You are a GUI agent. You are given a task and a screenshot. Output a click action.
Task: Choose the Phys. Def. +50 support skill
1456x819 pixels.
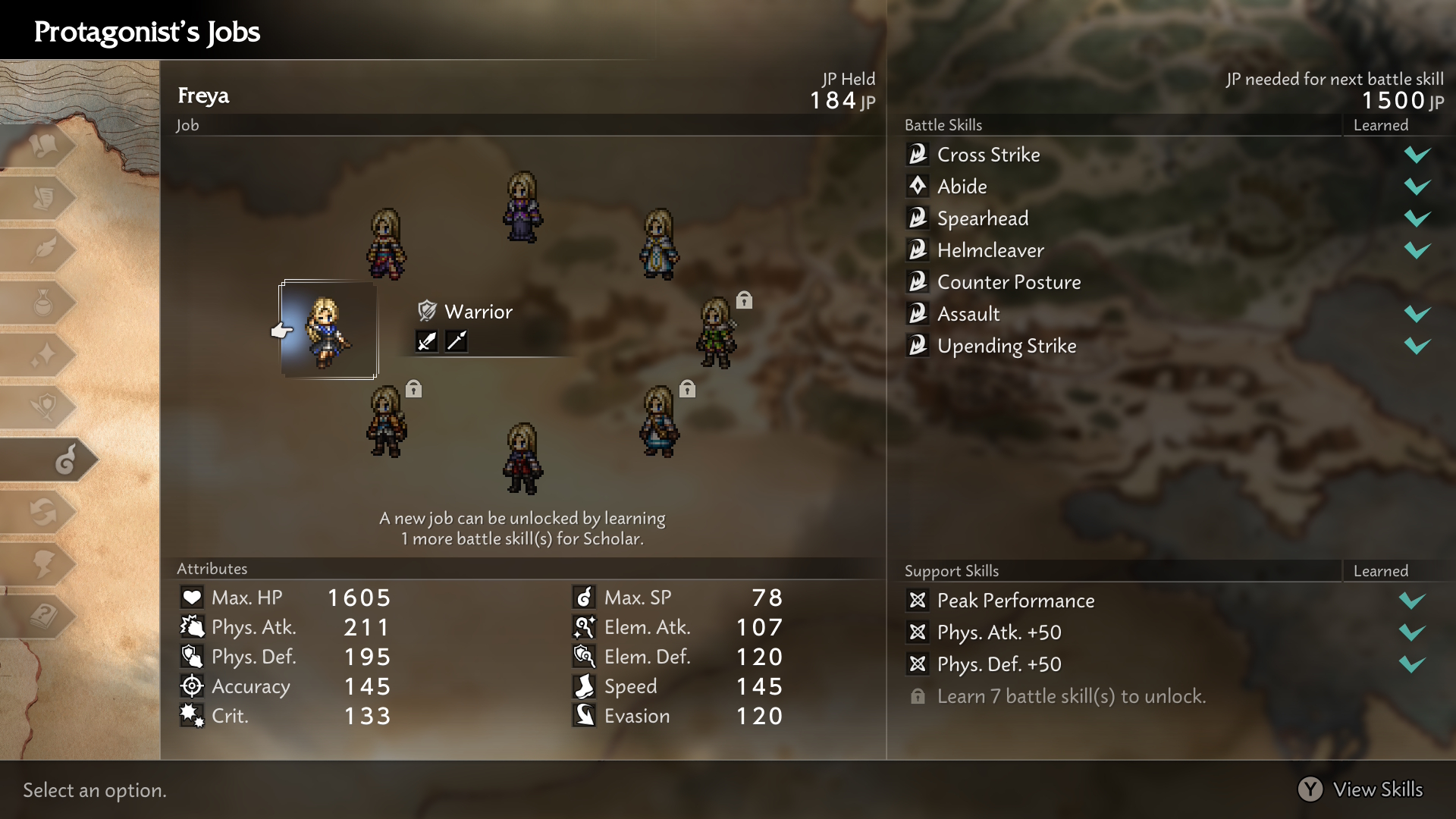click(999, 664)
